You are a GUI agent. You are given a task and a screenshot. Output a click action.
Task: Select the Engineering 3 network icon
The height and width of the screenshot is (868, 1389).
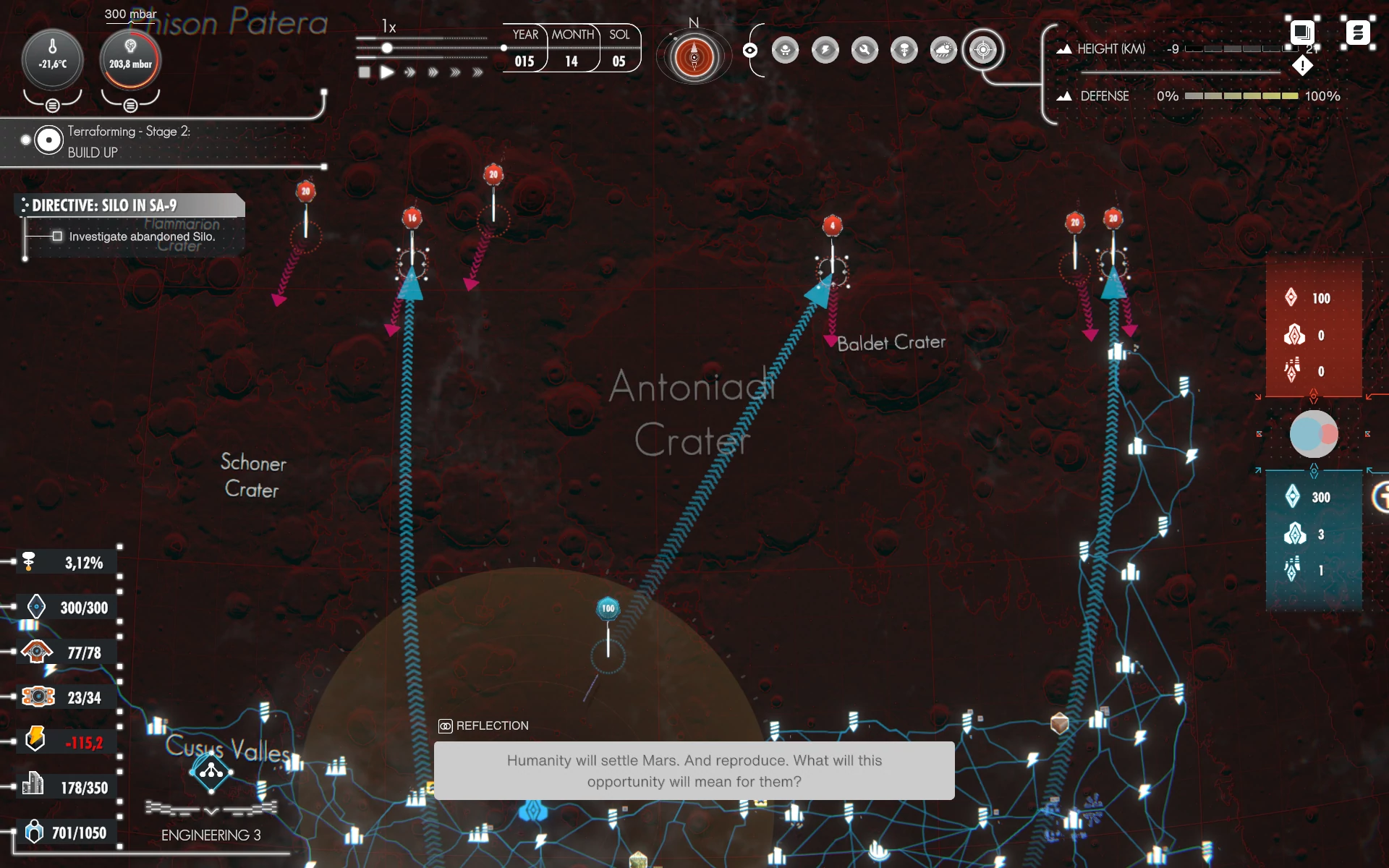[211, 772]
